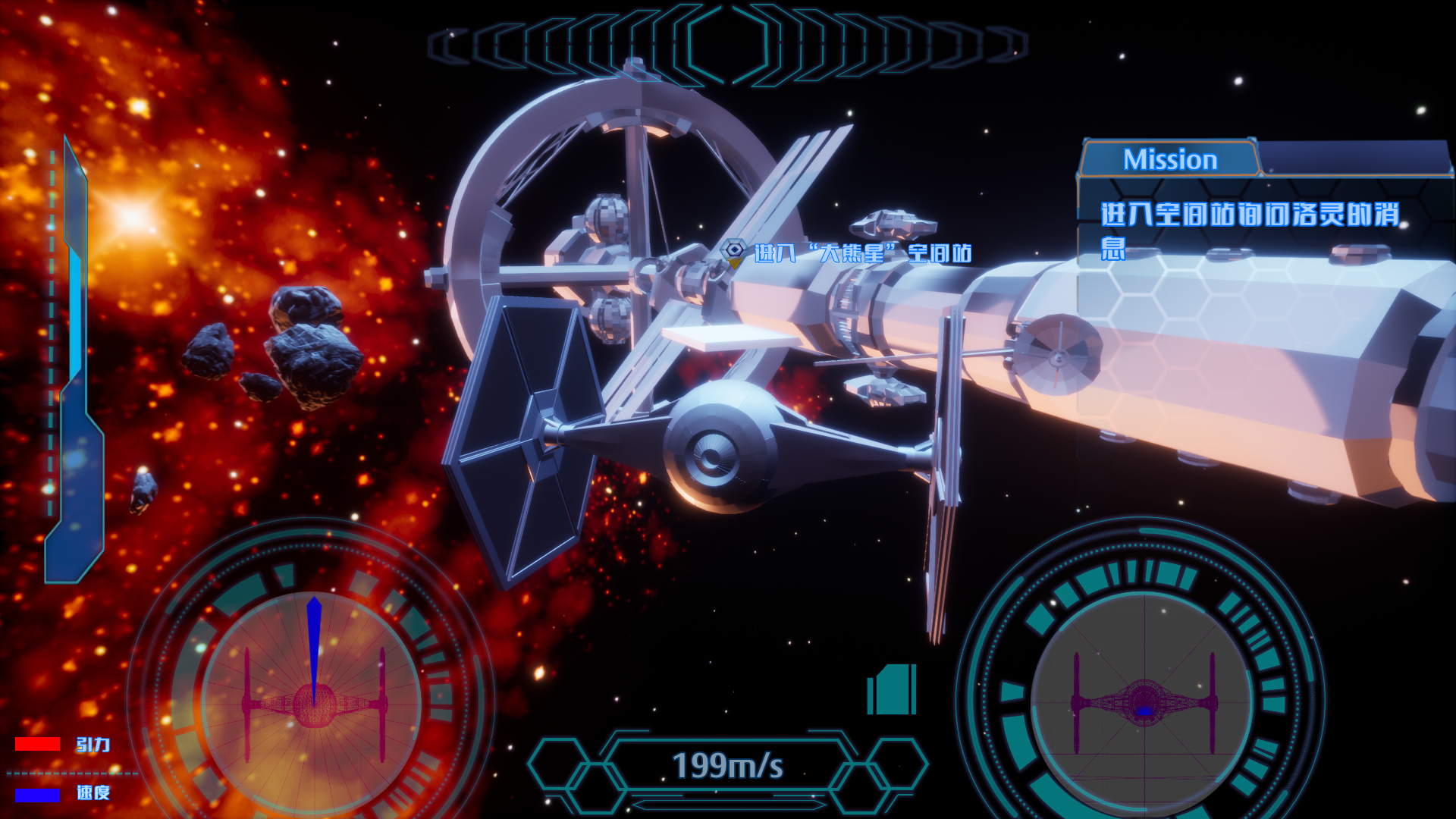Select the mission objective text in the panel
1456x819 pixels.
point(1250,227)
